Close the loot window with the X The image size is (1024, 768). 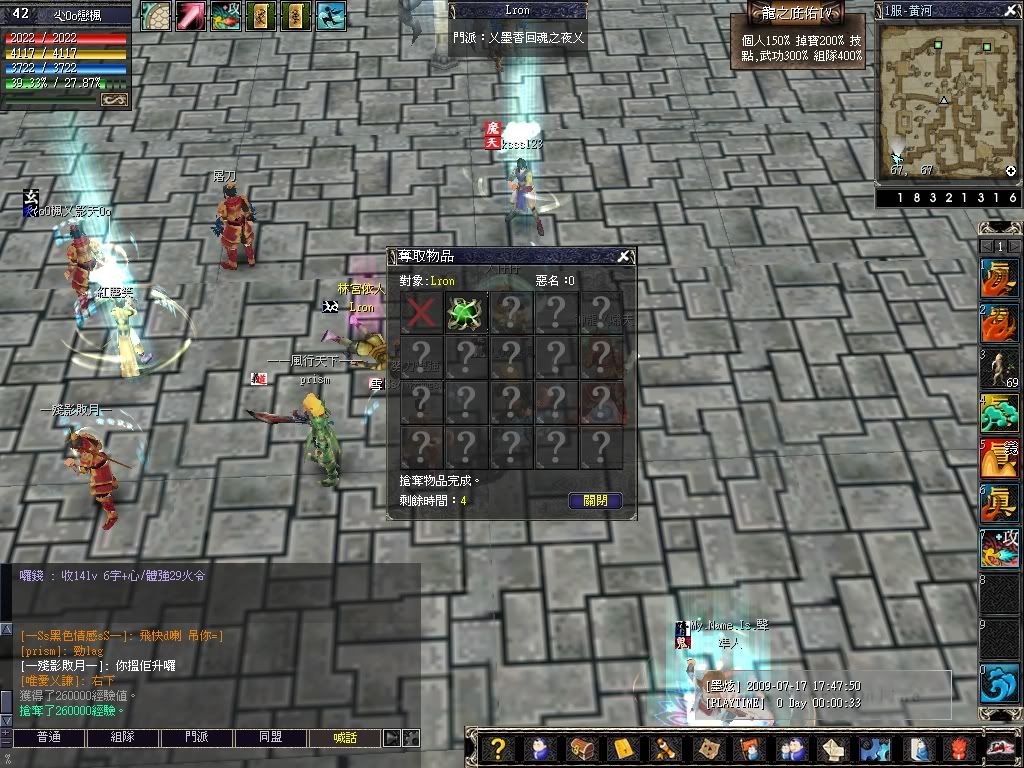[x=623, y=257]
